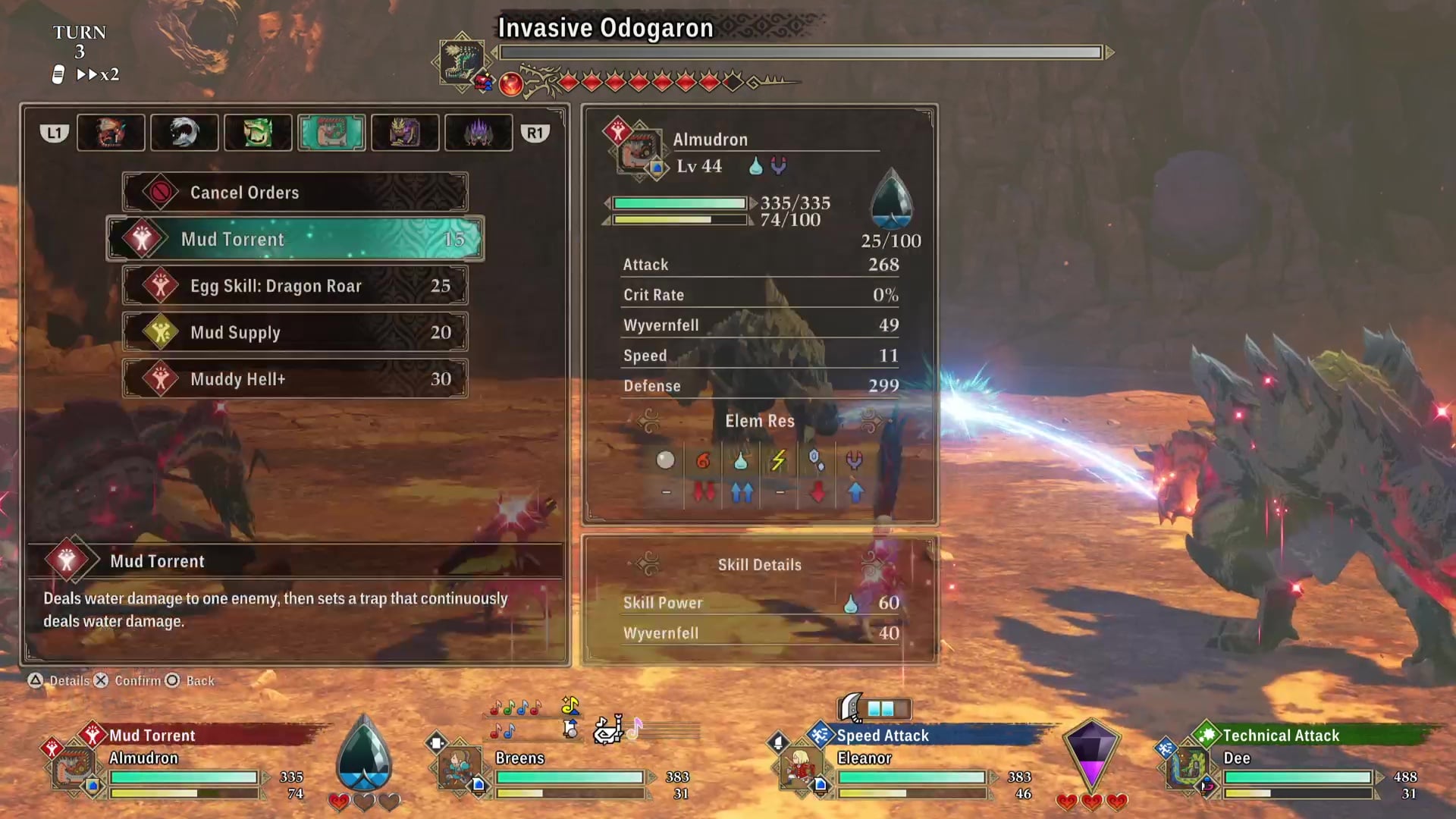Choose the Mud Torrent skill
The height and width of the screenshot is (819, 1456).
coord(295,240)
